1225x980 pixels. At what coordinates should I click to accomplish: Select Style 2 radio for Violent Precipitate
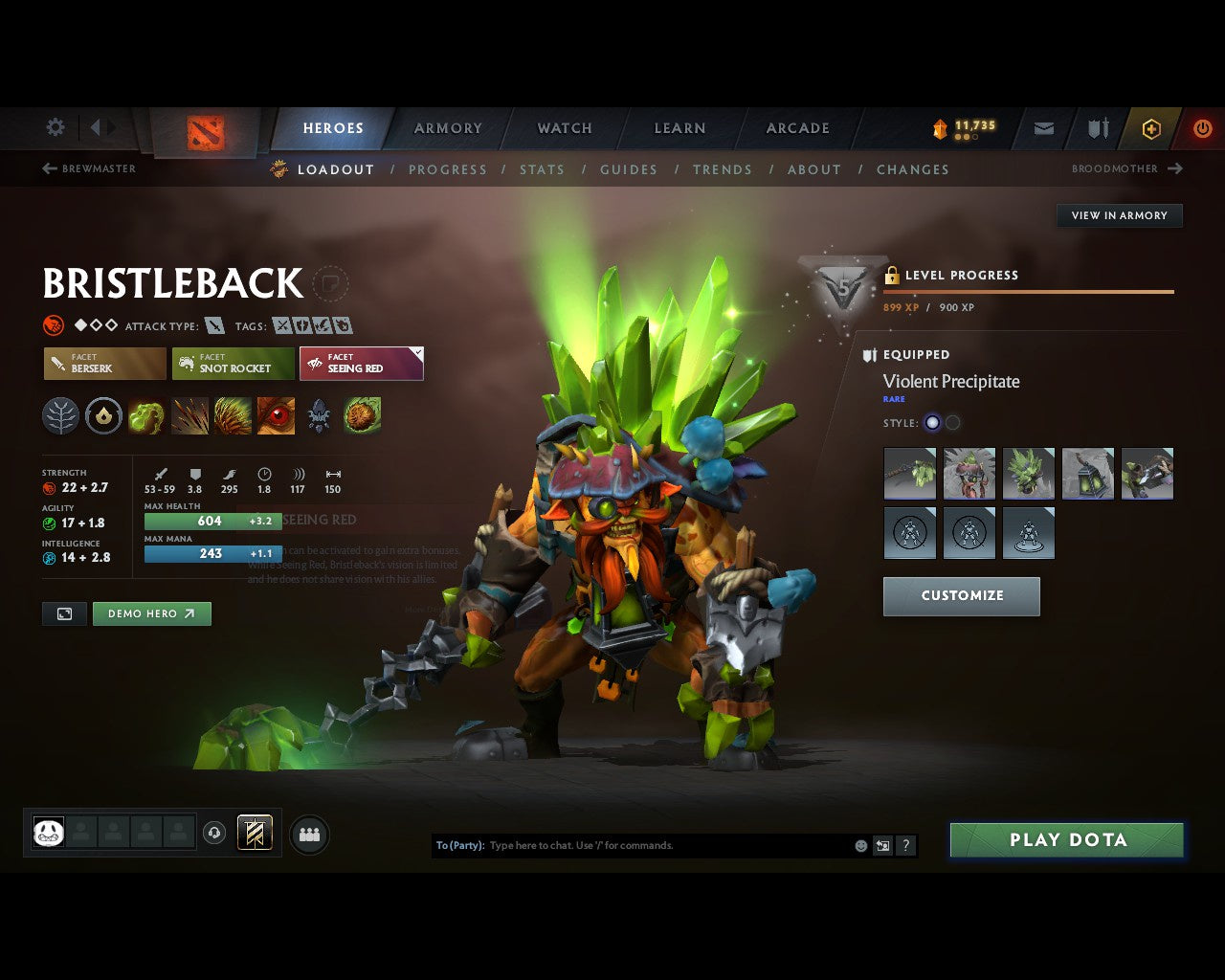tap(955, 422)
